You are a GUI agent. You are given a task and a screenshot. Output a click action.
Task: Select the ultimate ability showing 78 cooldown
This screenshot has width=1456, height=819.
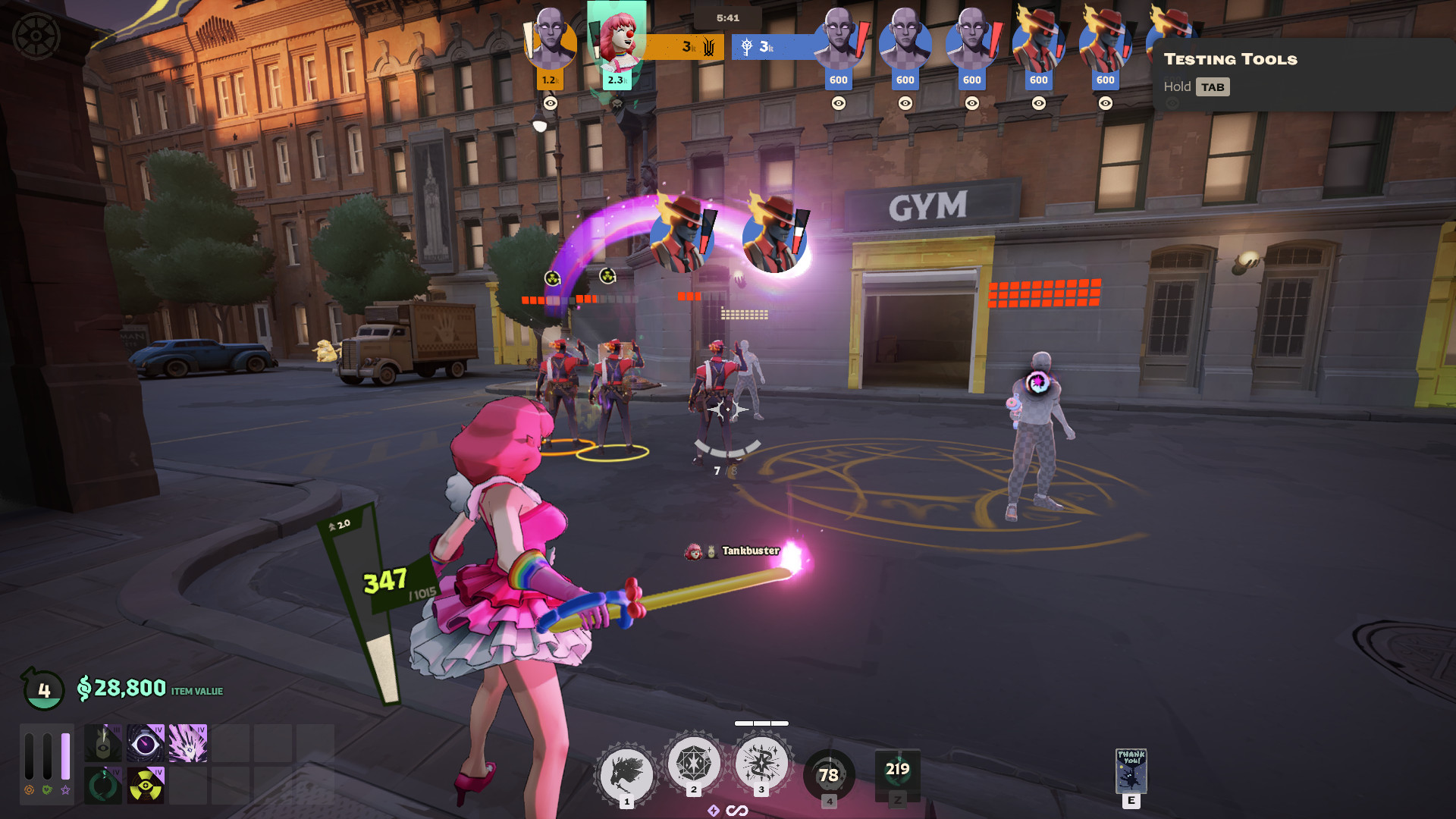click(829, 775)
